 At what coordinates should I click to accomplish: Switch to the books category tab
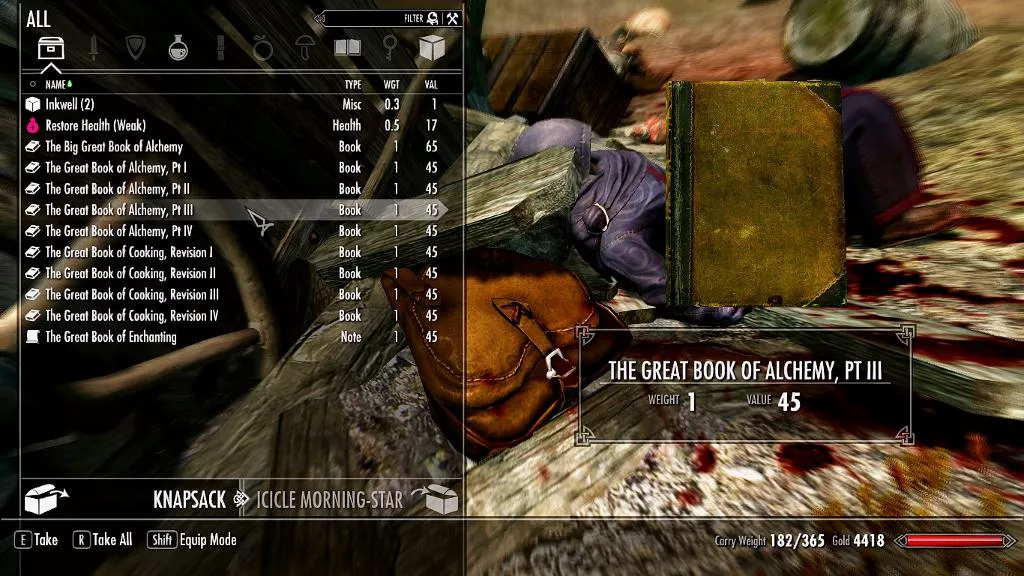347,47
